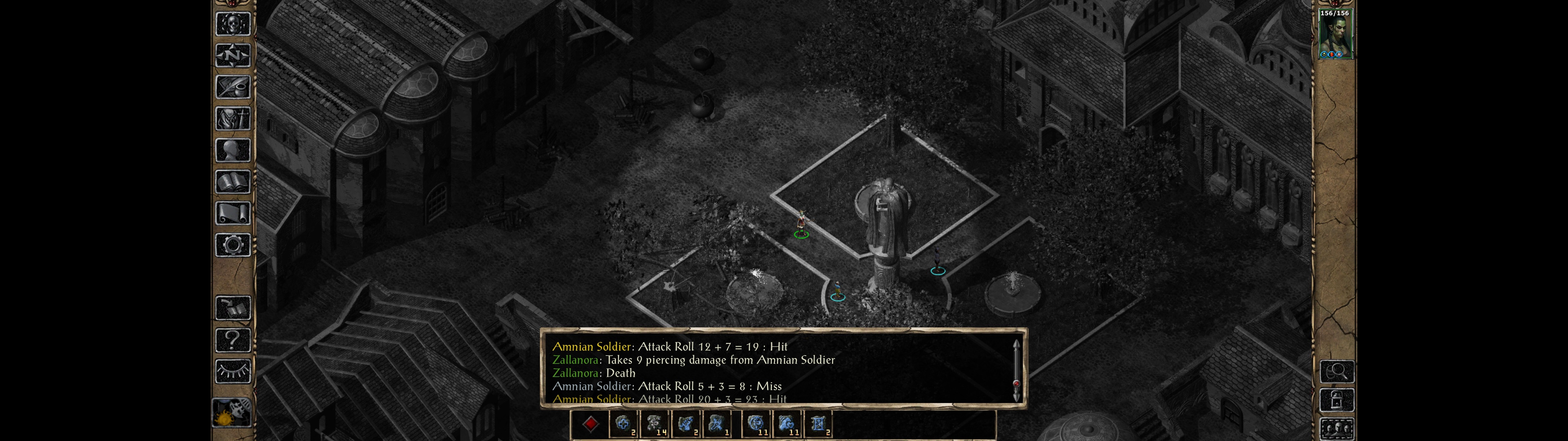Click the skull and sun rest button
This screenshot has width=1568, height=441.
[x=231, y=413]
